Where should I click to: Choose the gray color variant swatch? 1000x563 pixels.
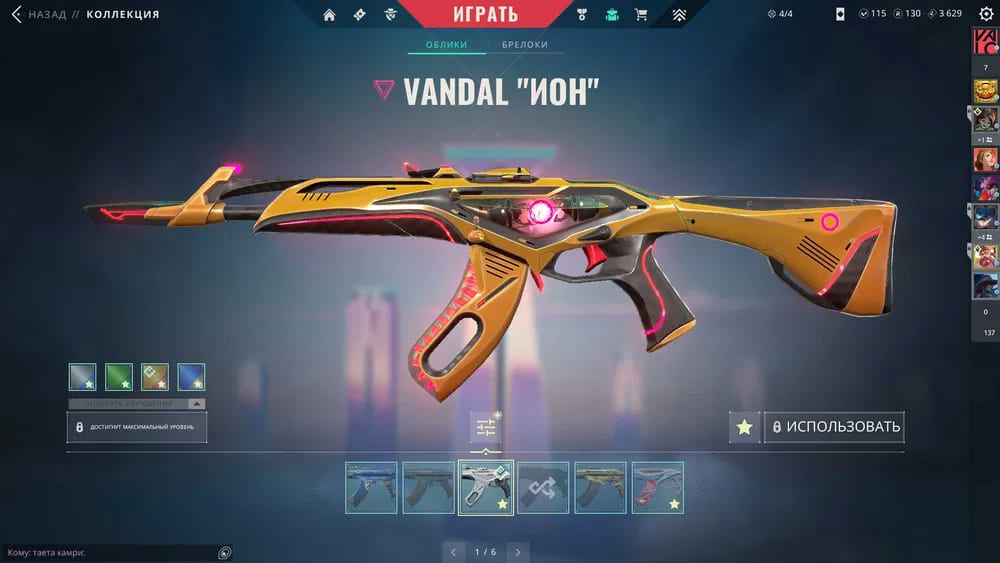point(83,377)
